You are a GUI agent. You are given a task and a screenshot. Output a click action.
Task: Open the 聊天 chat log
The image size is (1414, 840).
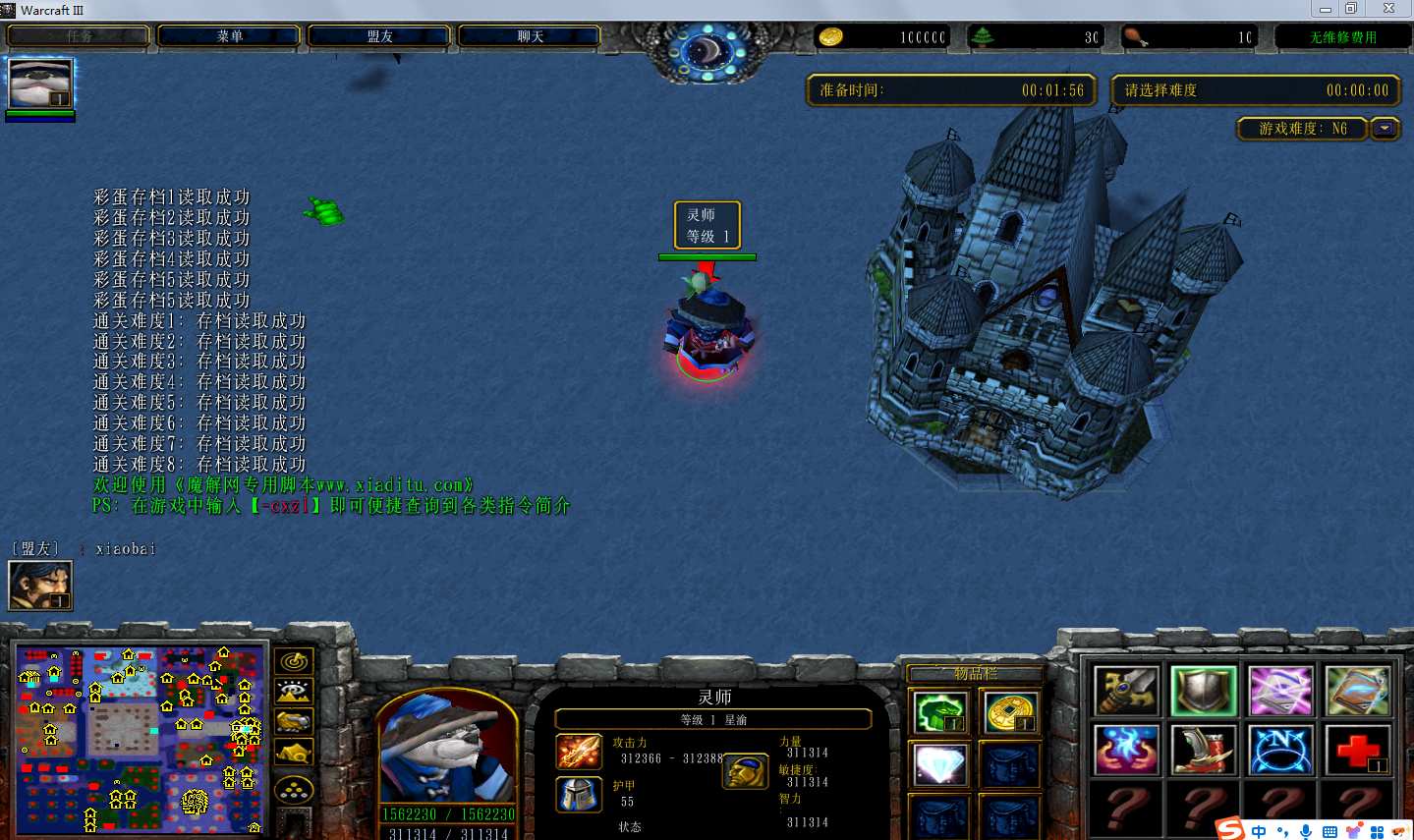pyautogui.click(x=530, y=36)
